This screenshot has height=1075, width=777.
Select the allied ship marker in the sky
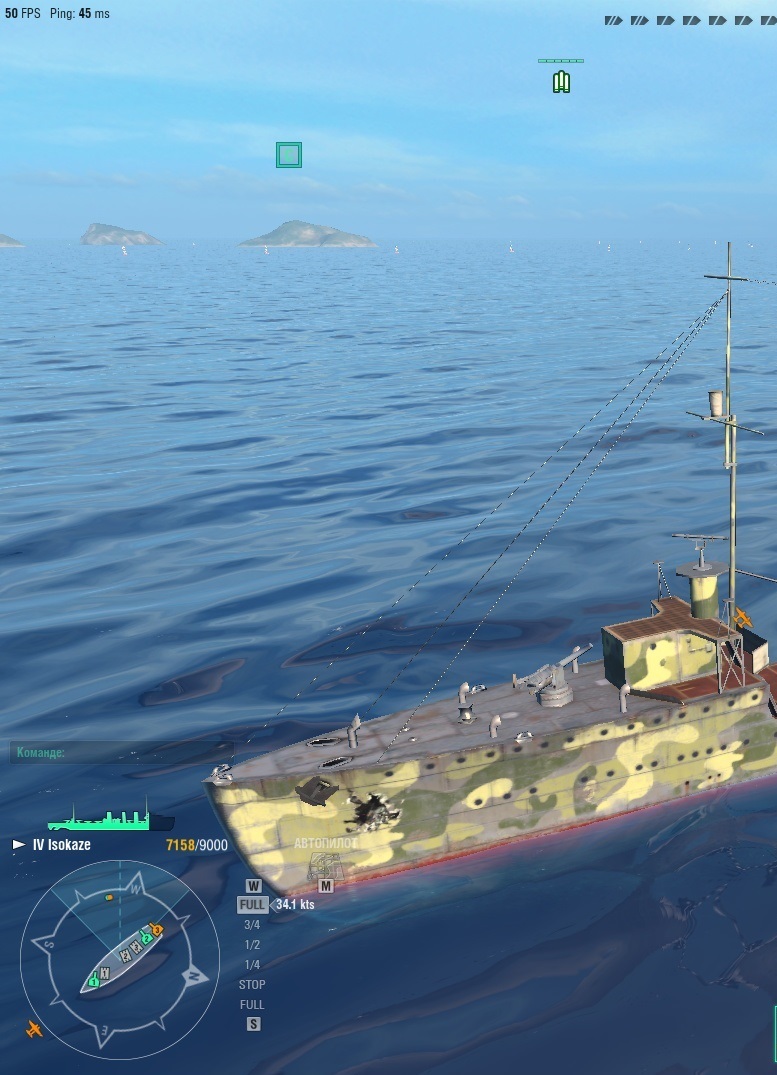(x=561, y=81)
